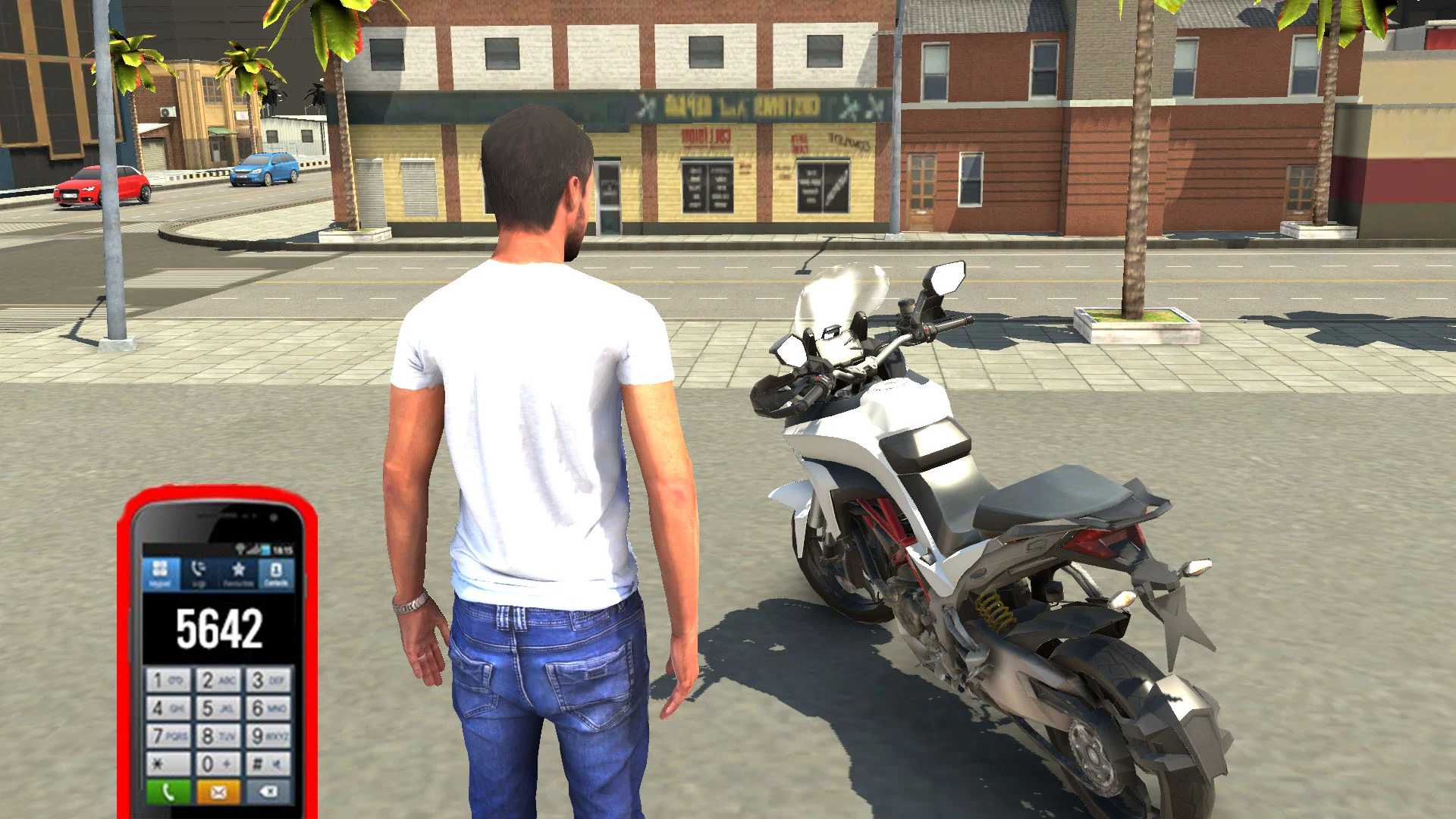
Task: Select the Favourites star icon
Action: click(x=238, y=571)
